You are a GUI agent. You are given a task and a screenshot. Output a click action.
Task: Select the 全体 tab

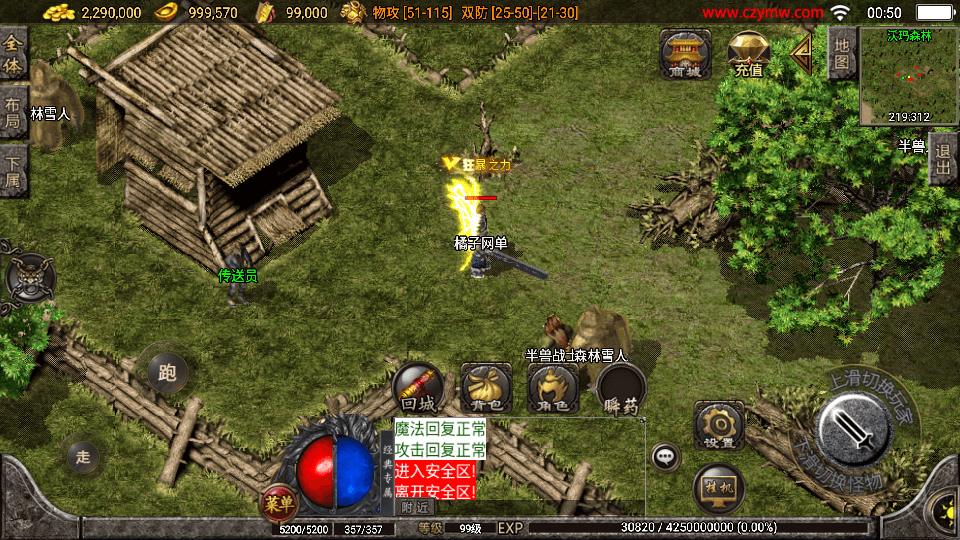[13, 54]
